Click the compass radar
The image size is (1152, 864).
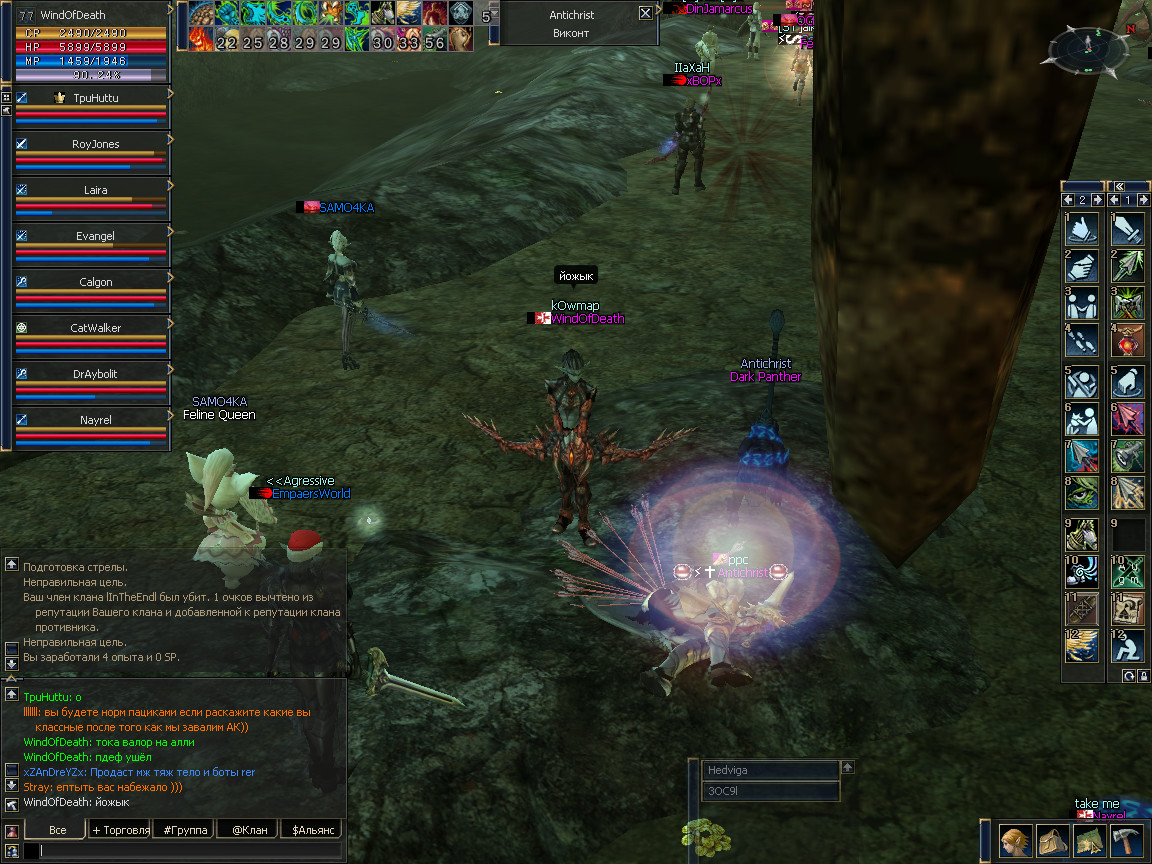pyautogui.click(x=1087, y=45)
